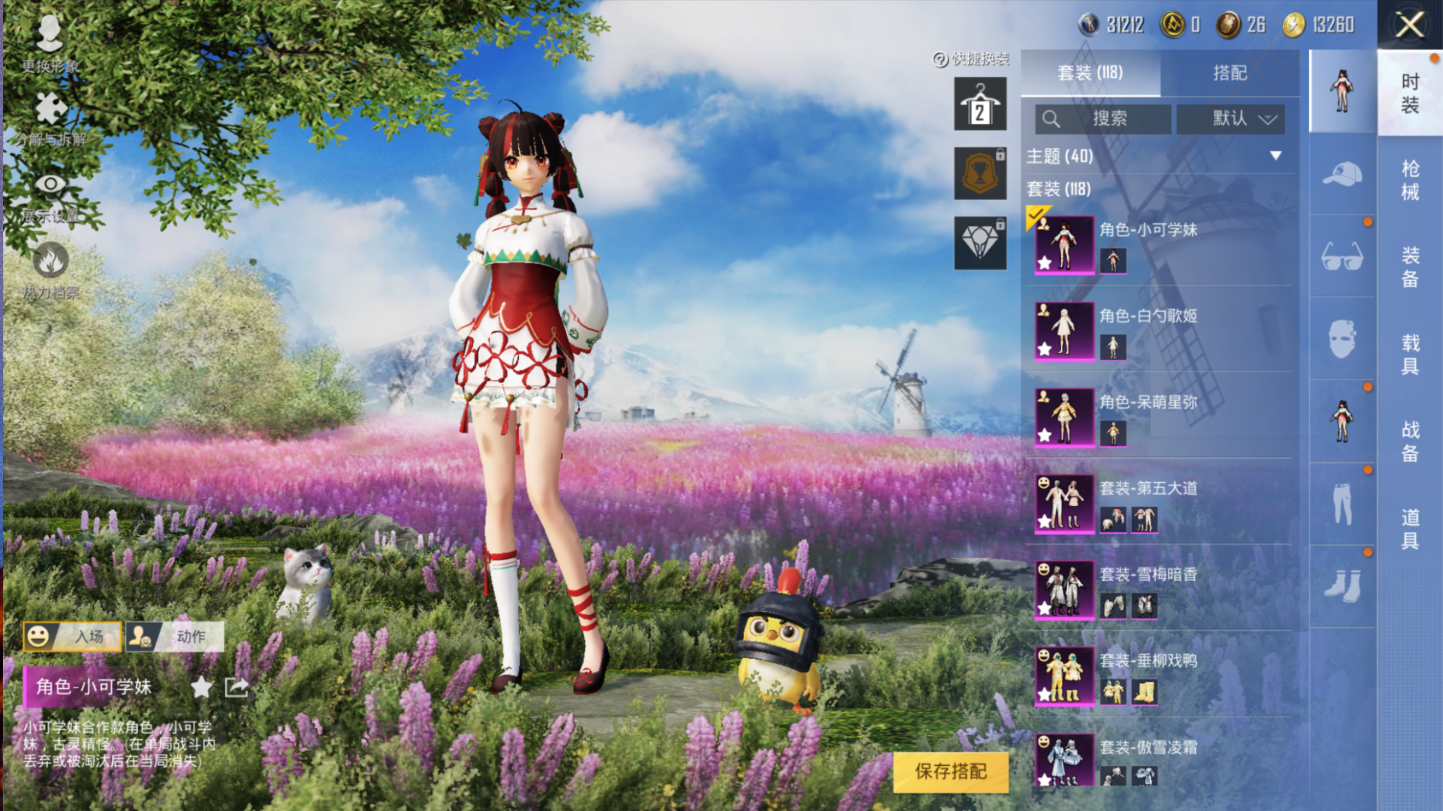This screenshot has height=811, width=1443.
Task: Select the 动作 action button
Action: 174,636
